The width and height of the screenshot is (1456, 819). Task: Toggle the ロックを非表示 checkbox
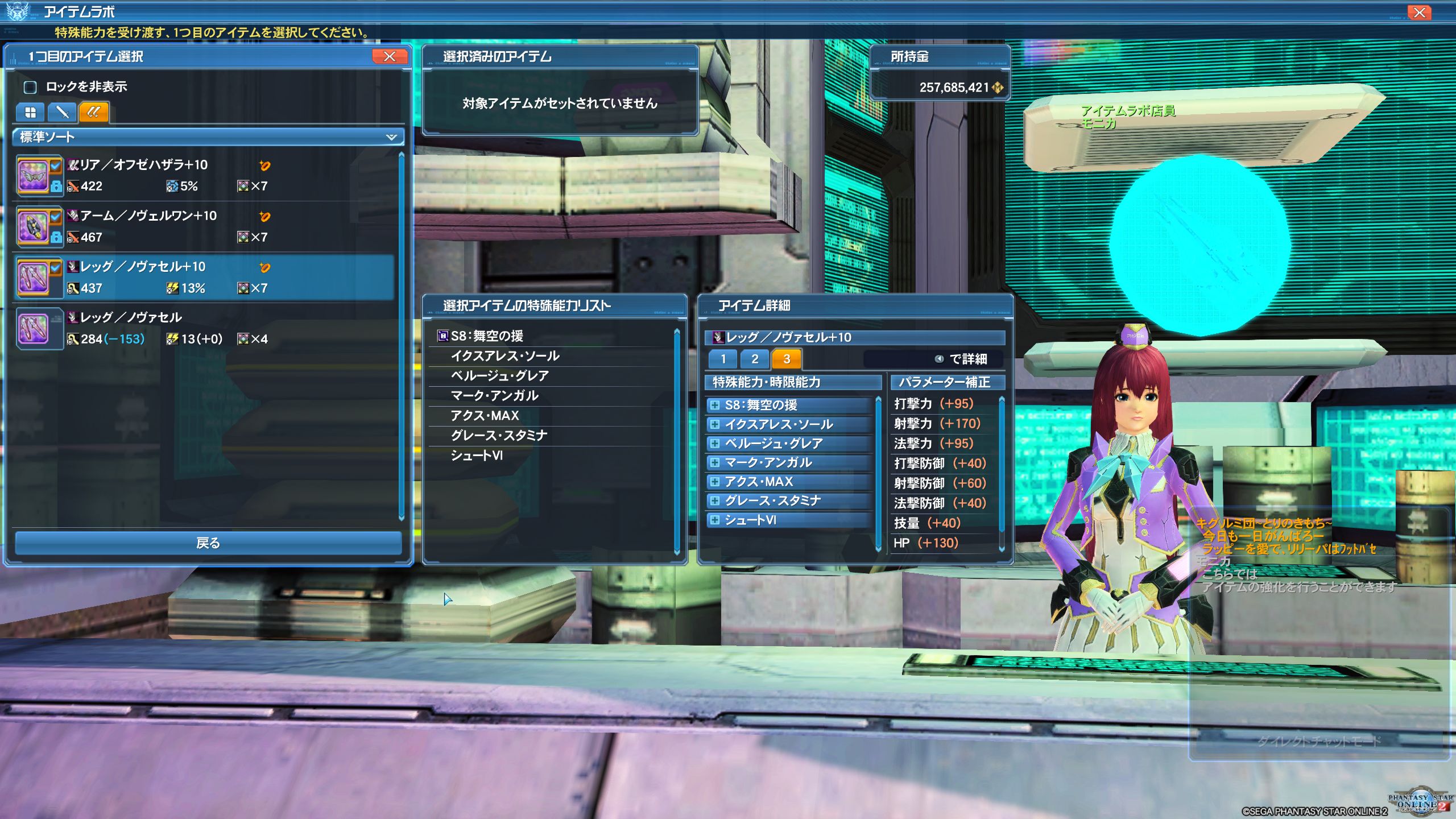[x=30, y=87]
